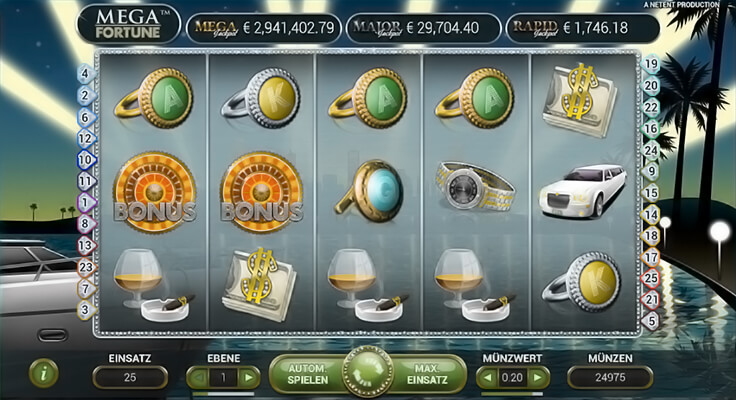Increase the Ebene bet level
Viewport: 736px width, 400px height.
tap(248, 377)
